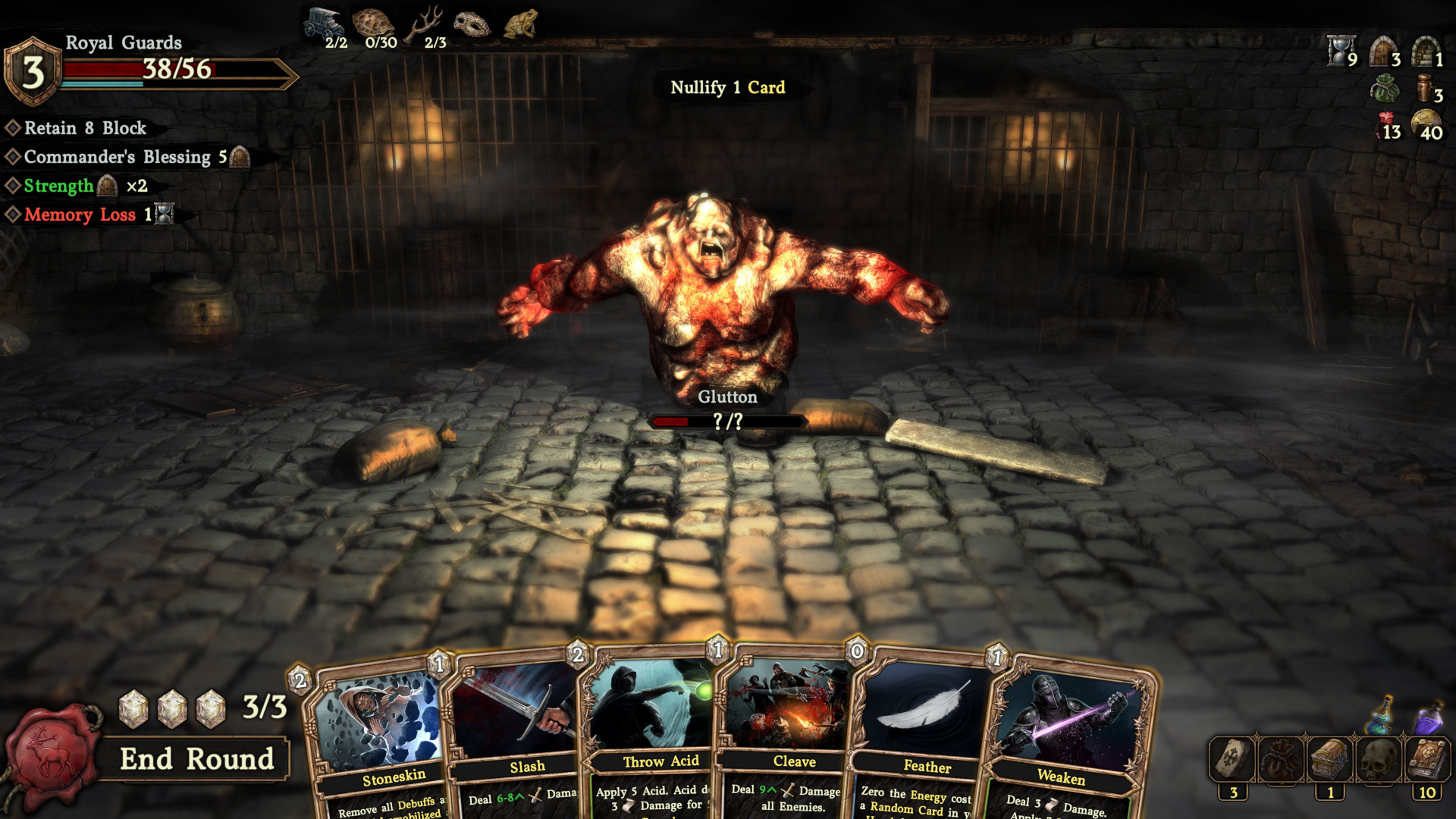Inspect the masquerade mask relic

472,24
